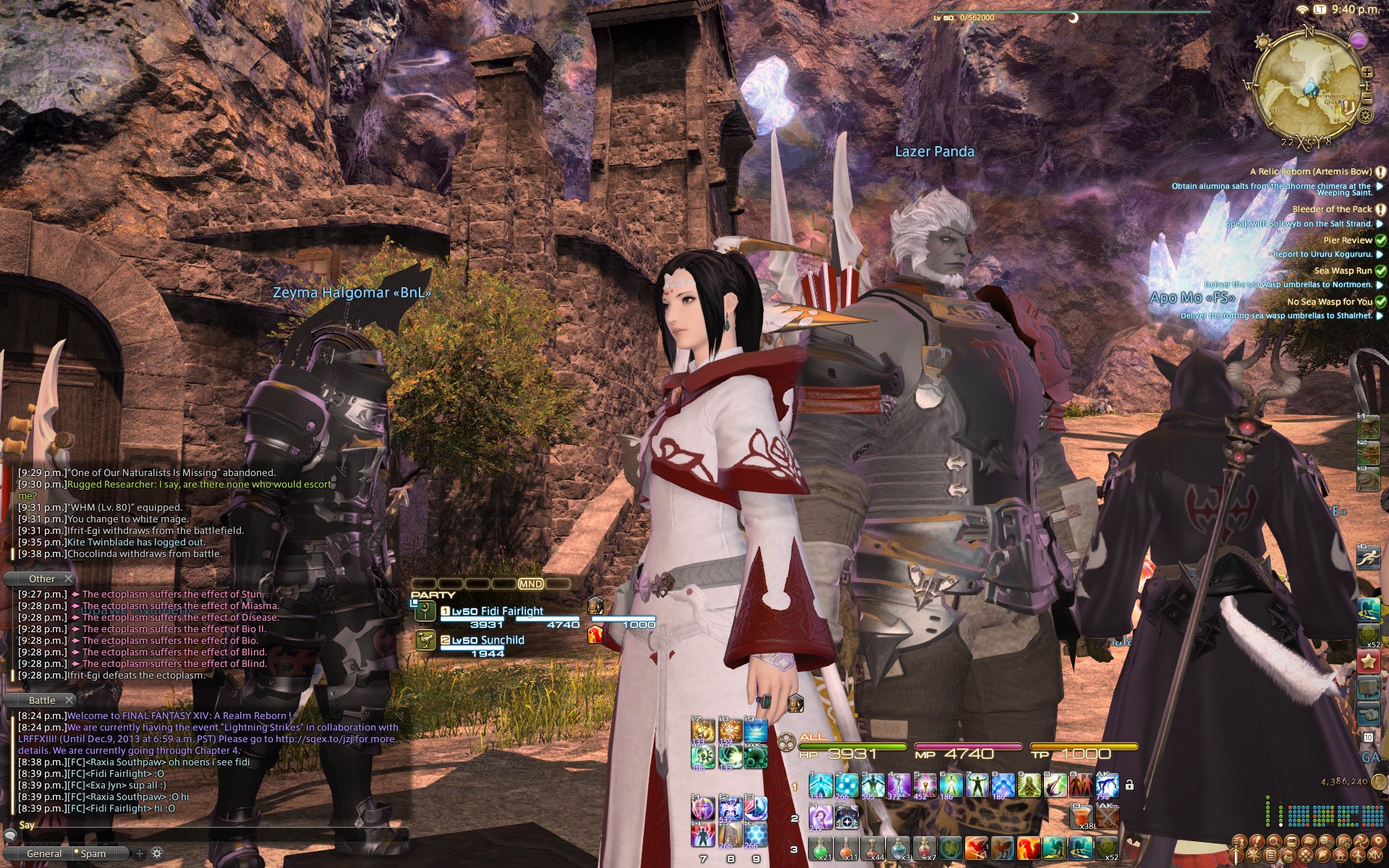Image resolution: width=1389 pixels, height=868 pixels.
Task: Activate the purple staff ability costing 212
Action: coord(820,817)
